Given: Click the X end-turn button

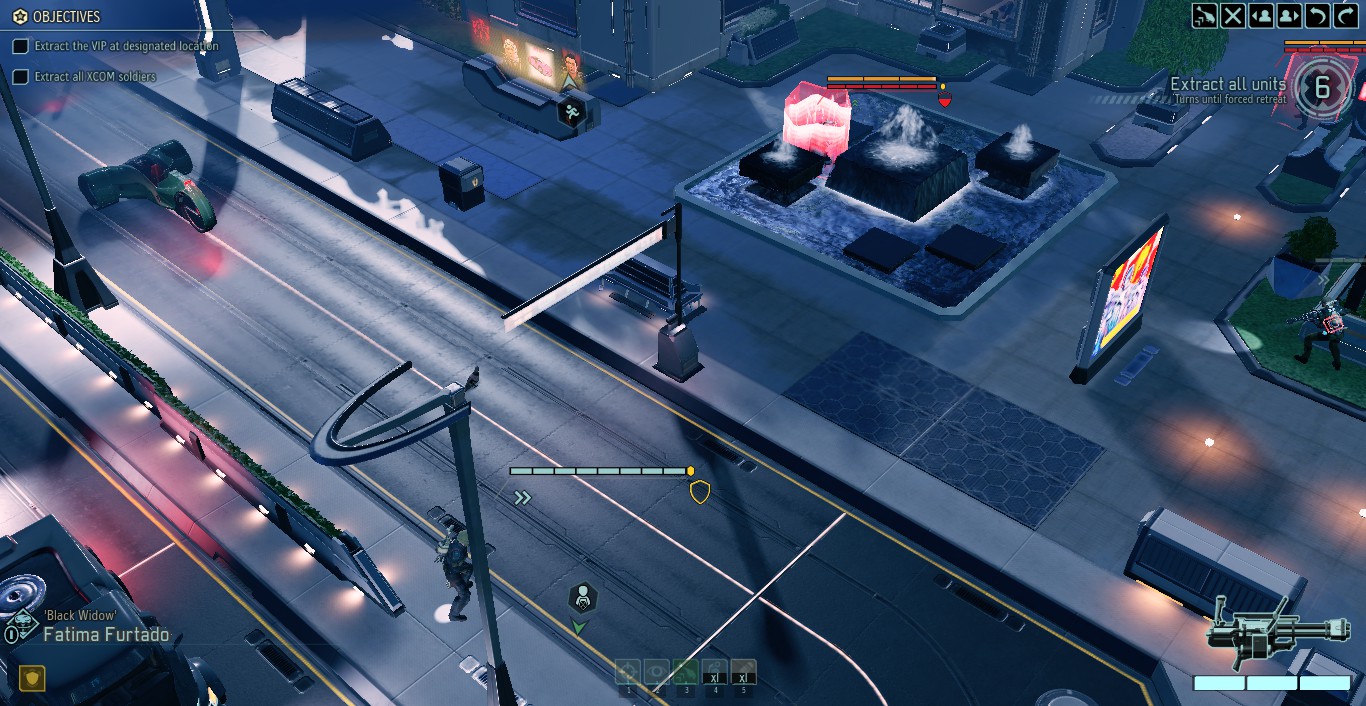Looking at the screenshot, I should pos(1233,15).
